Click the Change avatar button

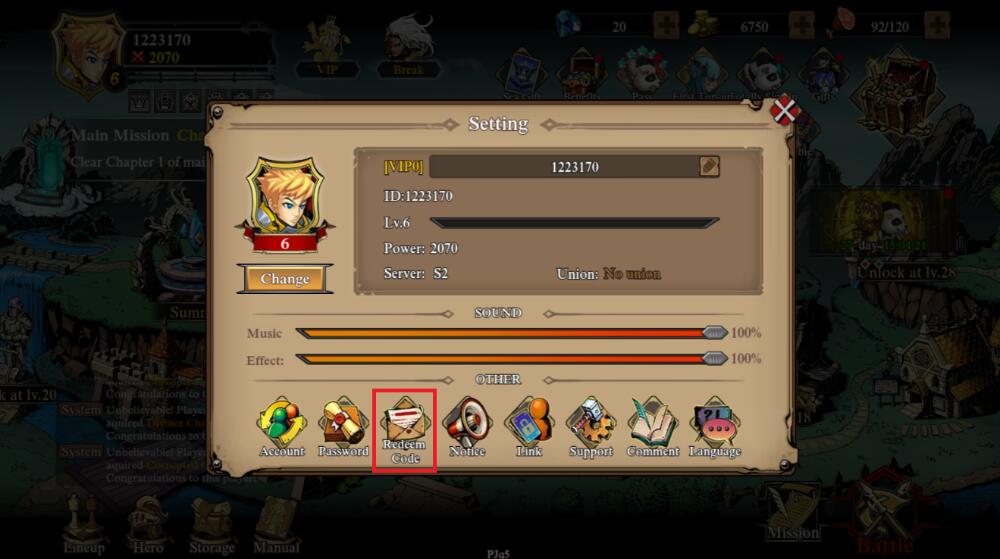pos(285,279)
